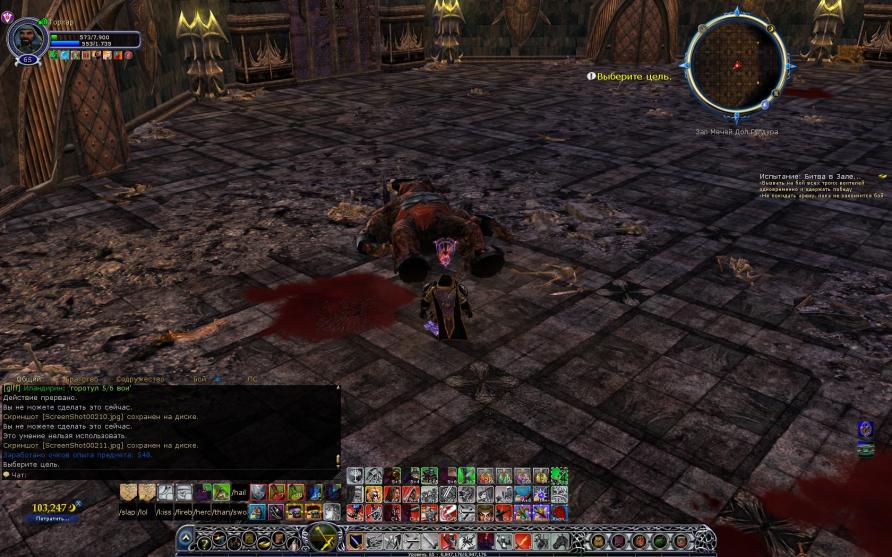
Task: Select the green four-leaf clover skill icon
Action: tap(559, 476)
